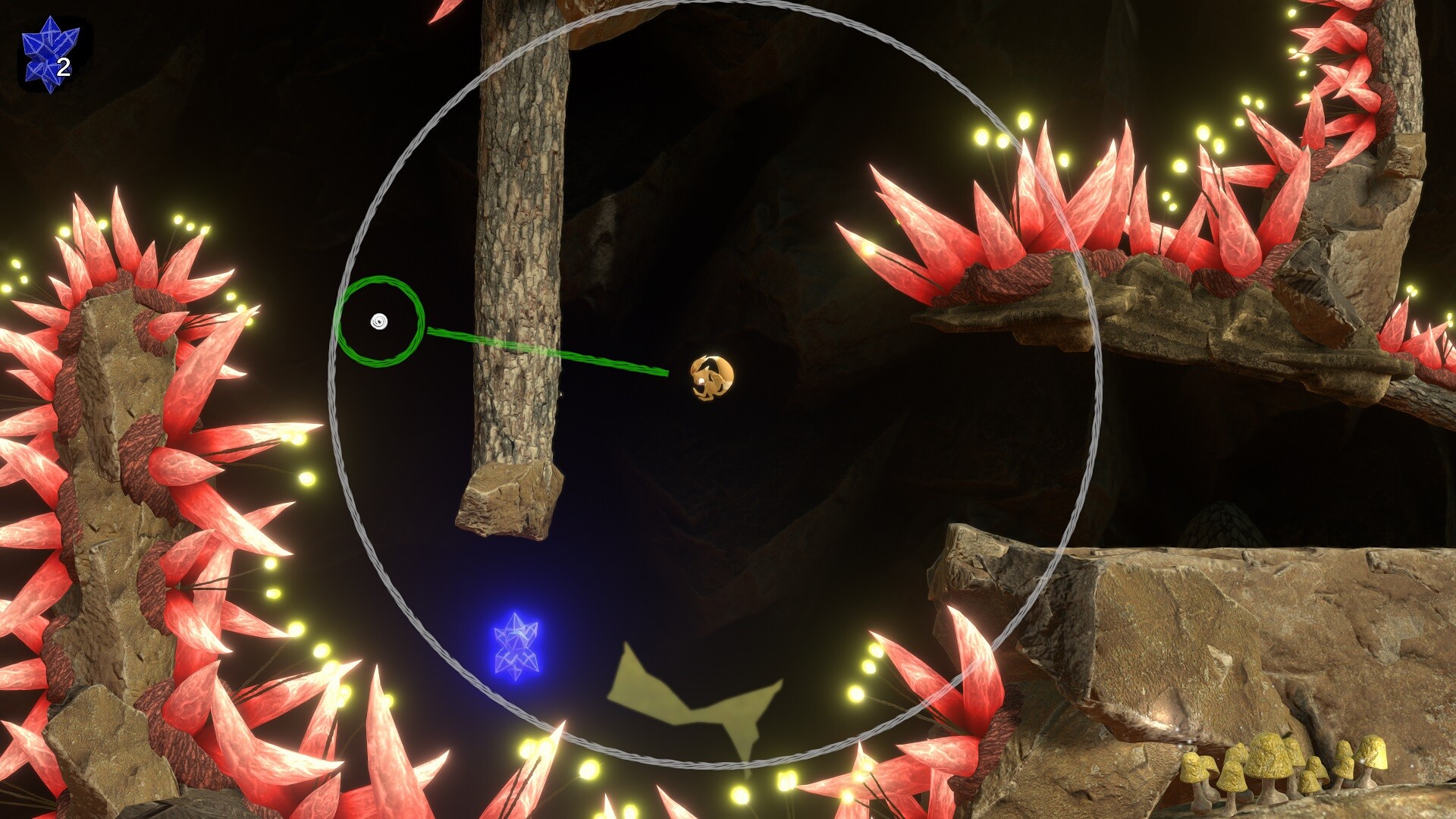Click the rightmost yellow mushroom
This screenshot has height=819, width=1456.
click(1375, 754)
